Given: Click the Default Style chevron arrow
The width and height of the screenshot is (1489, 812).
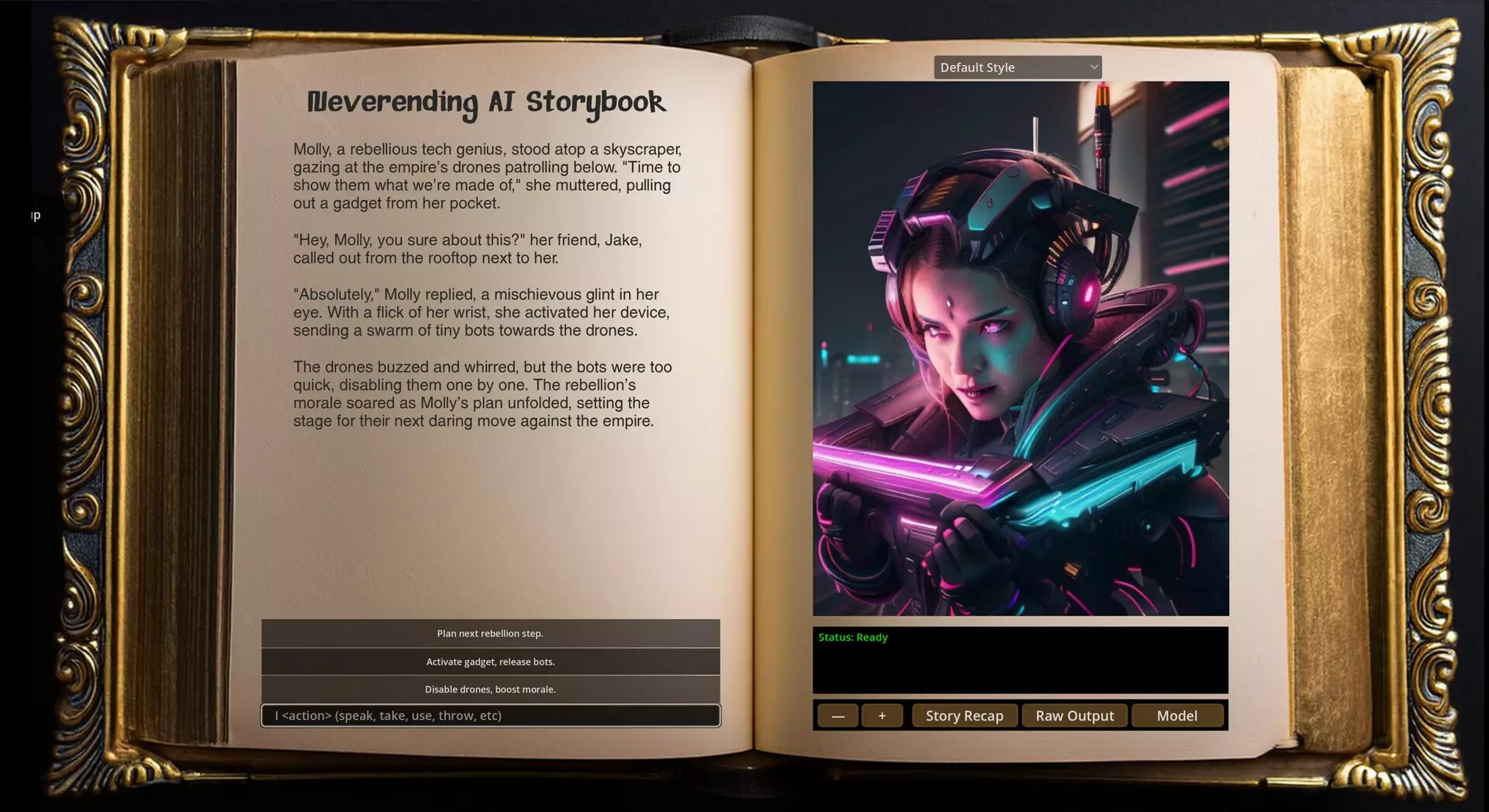Looking at the screenshot, I should click(1092, 67).
